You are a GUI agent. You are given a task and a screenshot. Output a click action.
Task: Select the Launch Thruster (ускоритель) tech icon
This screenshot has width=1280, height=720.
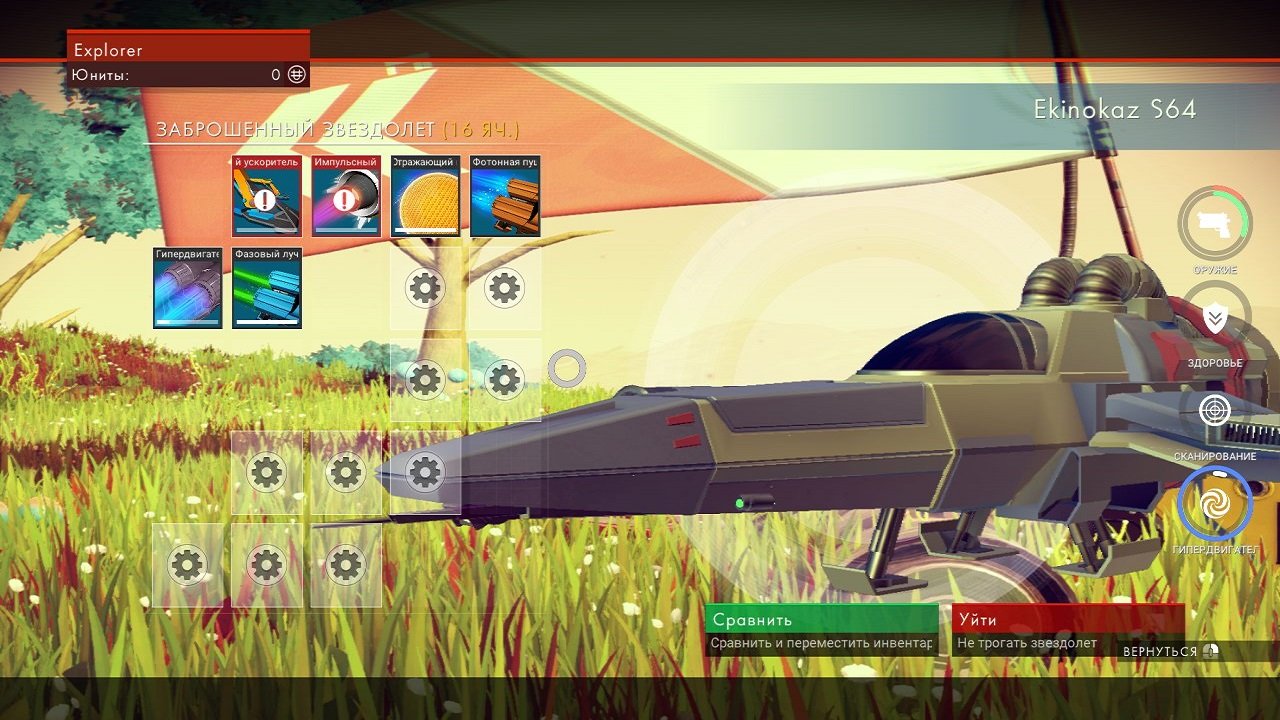pyautogui.click(x=267, y=197)
